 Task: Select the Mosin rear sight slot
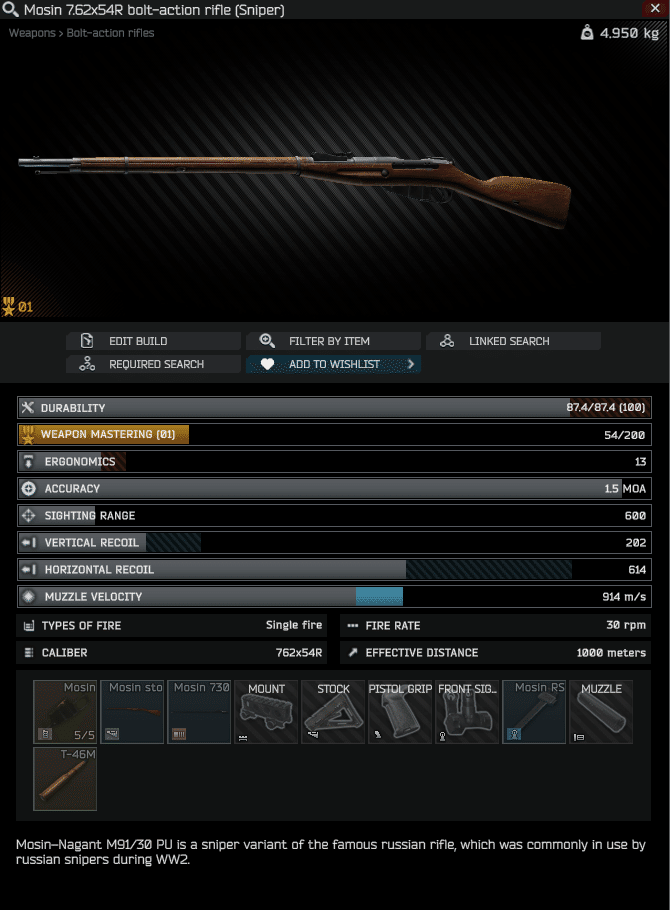coord(534,712)
